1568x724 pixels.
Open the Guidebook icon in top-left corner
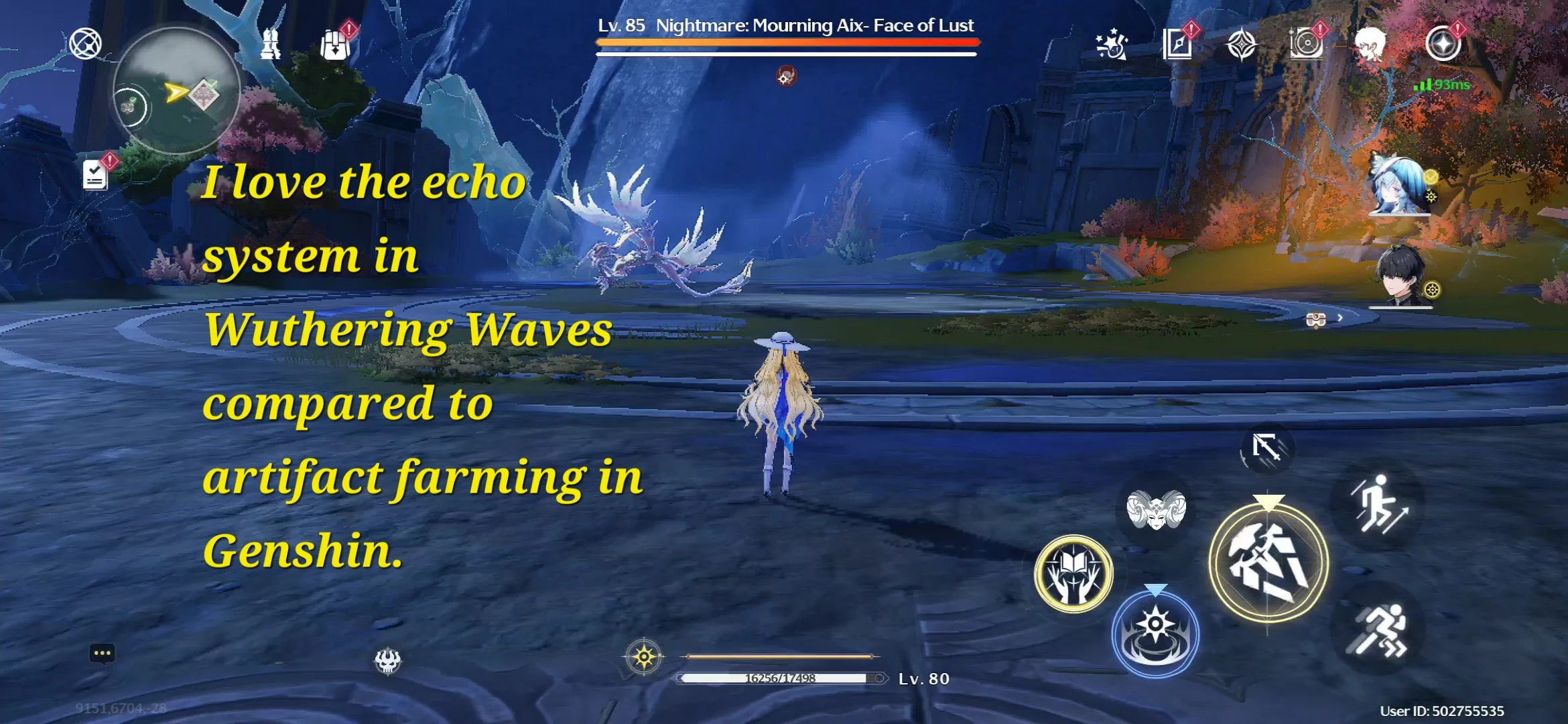coord(86,44)
